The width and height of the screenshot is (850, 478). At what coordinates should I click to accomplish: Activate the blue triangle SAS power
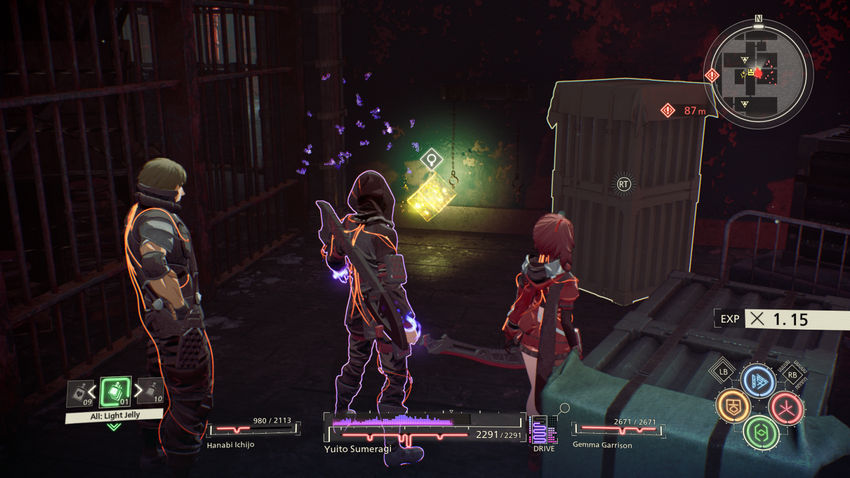tap(759, 381)
